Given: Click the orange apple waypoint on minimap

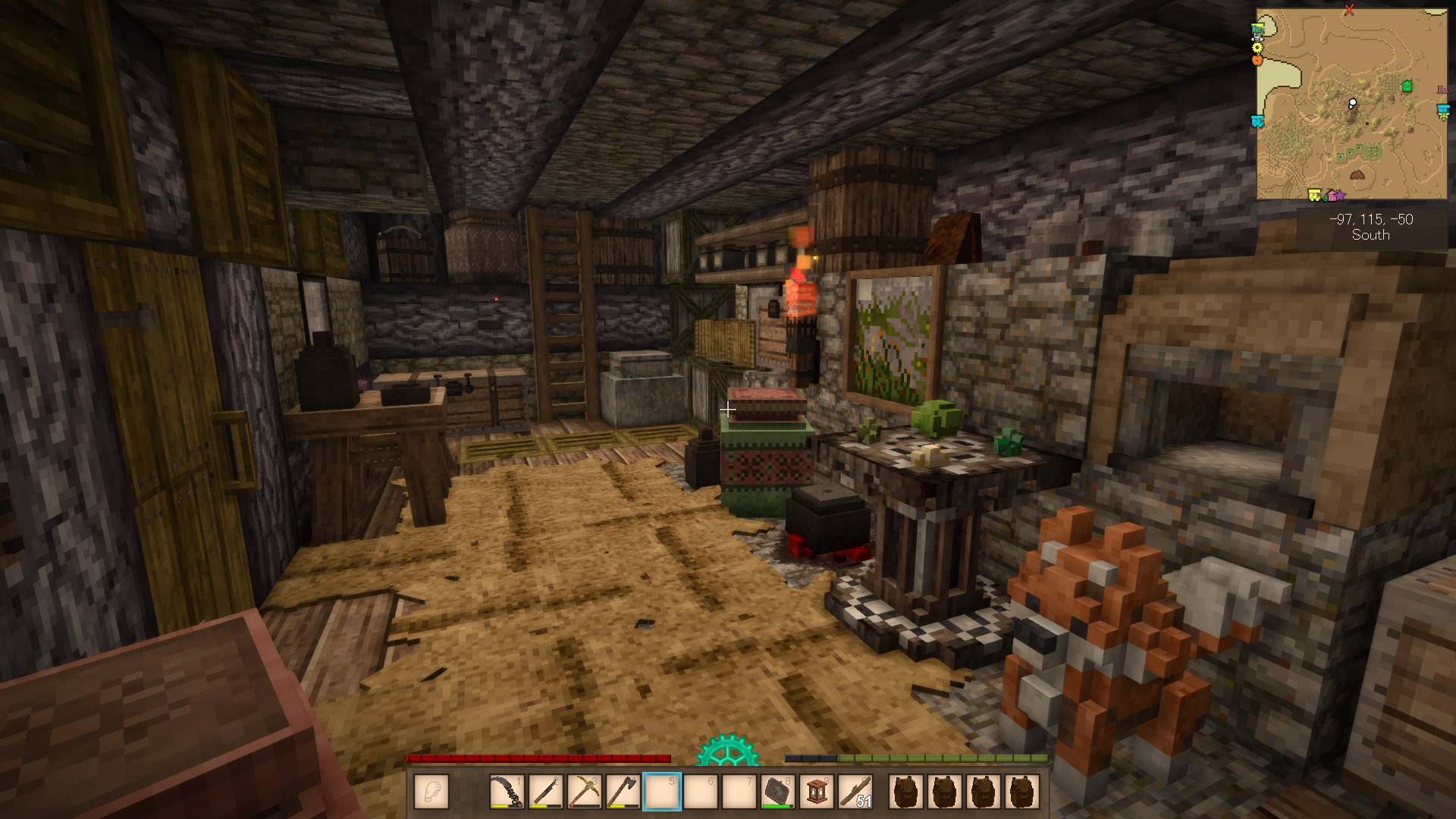Looking at the screenshot, I should 1257,59.
